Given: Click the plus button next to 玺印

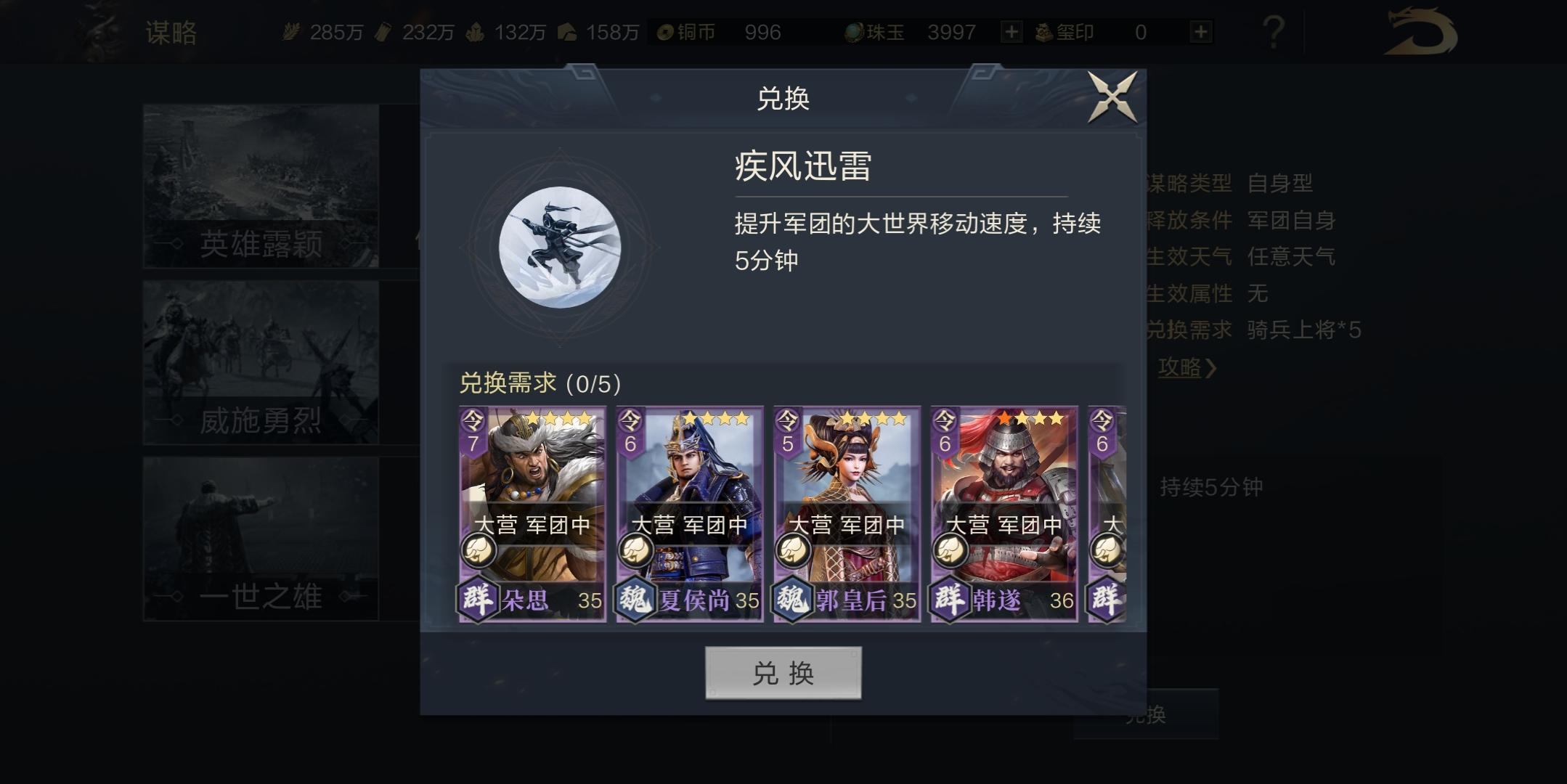Looking at the screenshot, I should tap(1201, 32).
